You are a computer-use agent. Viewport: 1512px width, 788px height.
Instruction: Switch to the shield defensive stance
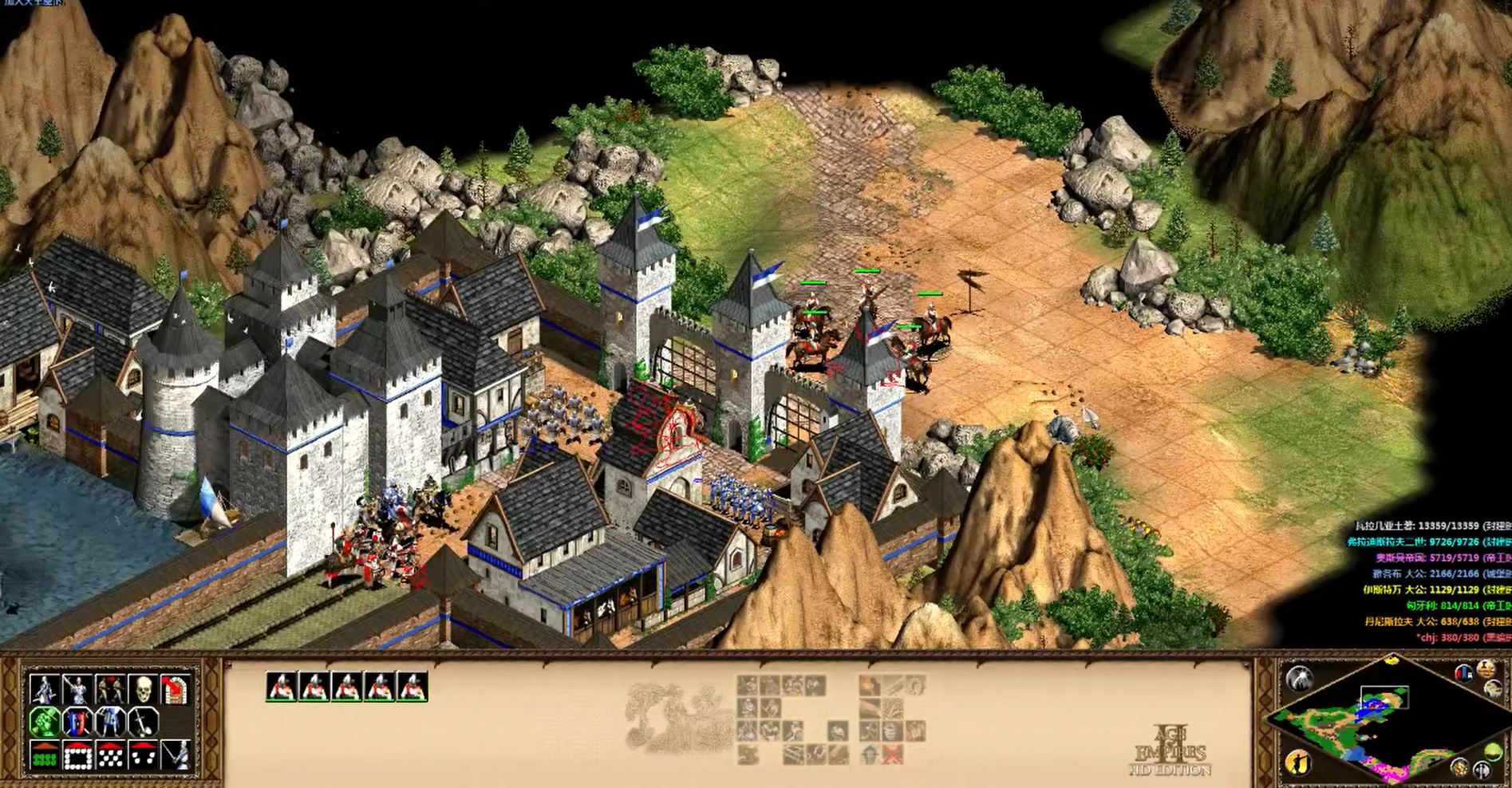click(77, 722)
